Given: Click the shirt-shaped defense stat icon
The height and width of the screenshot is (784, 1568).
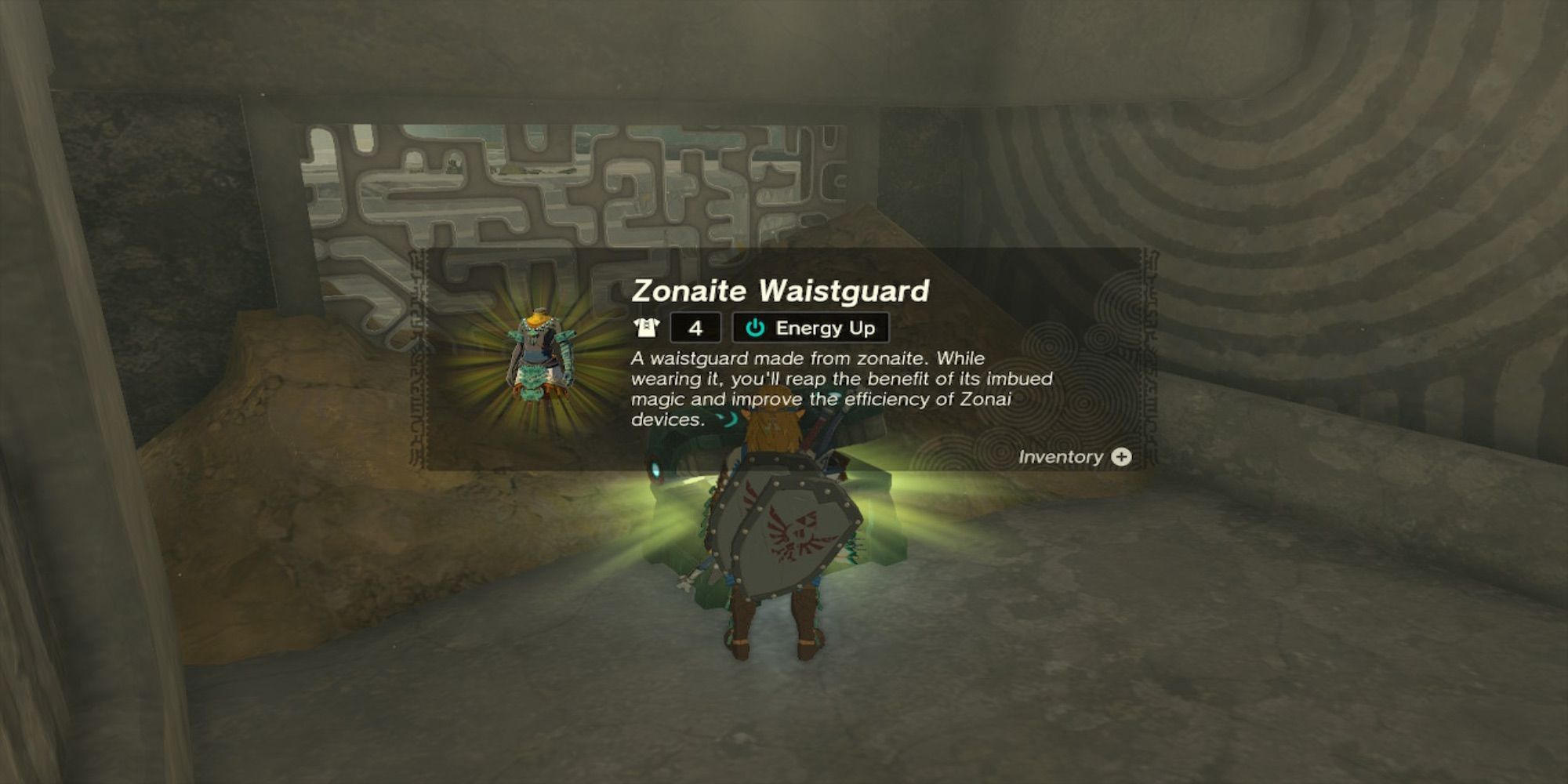Looking at the screenshot, I should point(648,328).
